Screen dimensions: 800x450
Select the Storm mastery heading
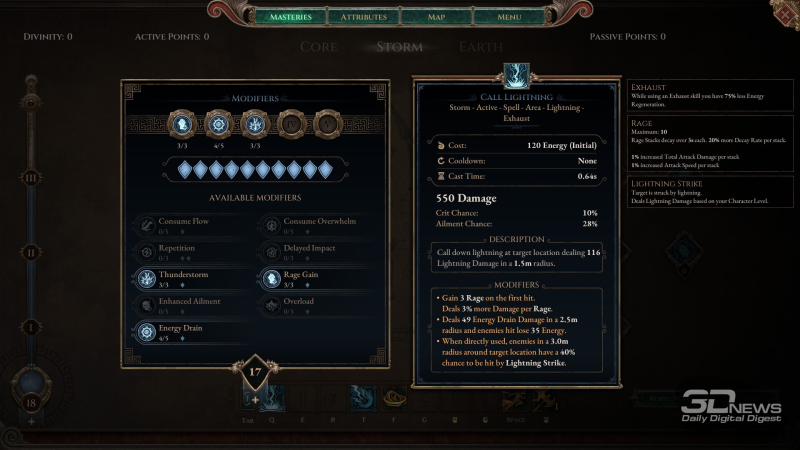tap(399, 46)
